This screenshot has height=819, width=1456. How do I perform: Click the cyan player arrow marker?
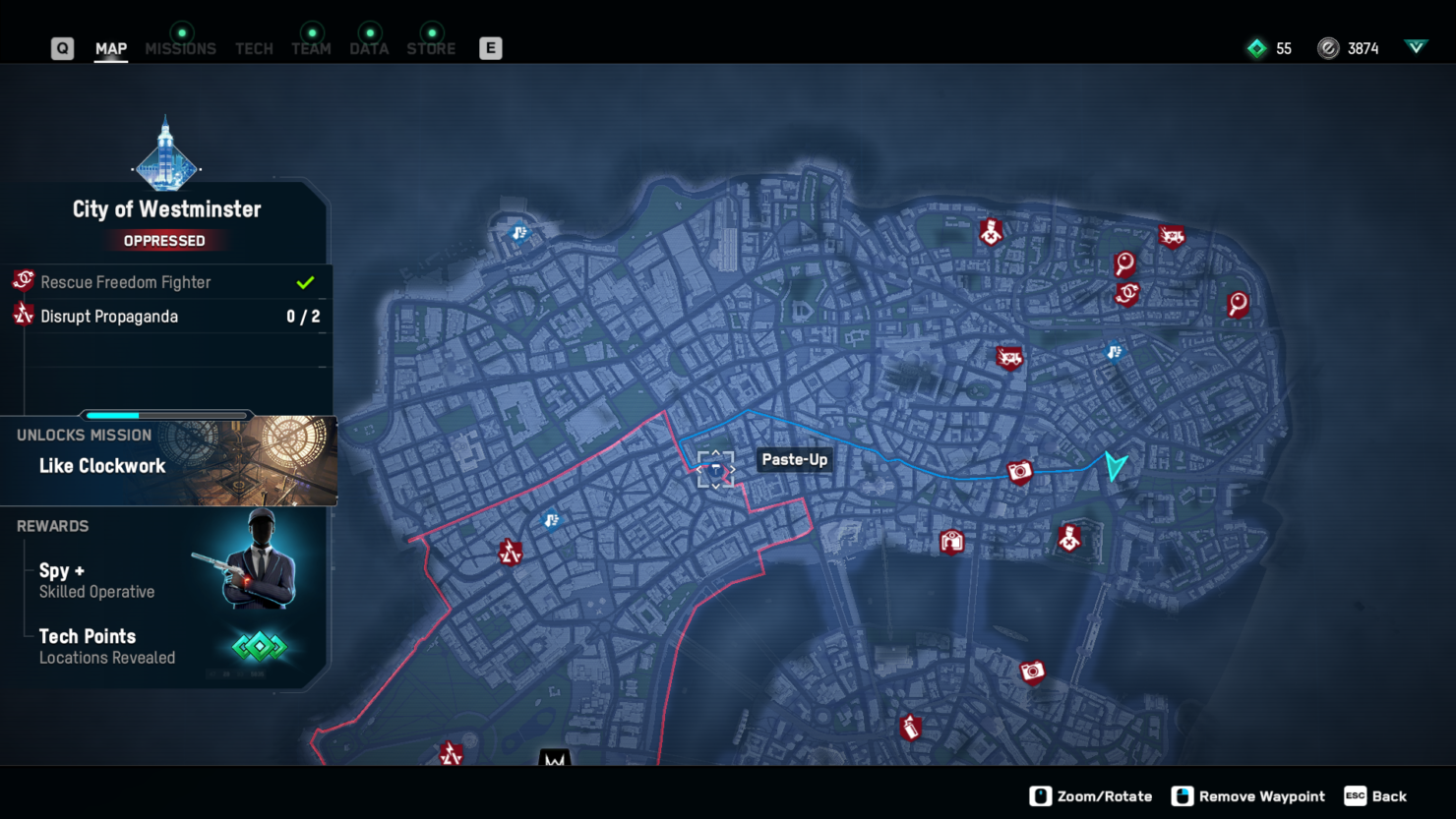click(x=1115, y=465)
